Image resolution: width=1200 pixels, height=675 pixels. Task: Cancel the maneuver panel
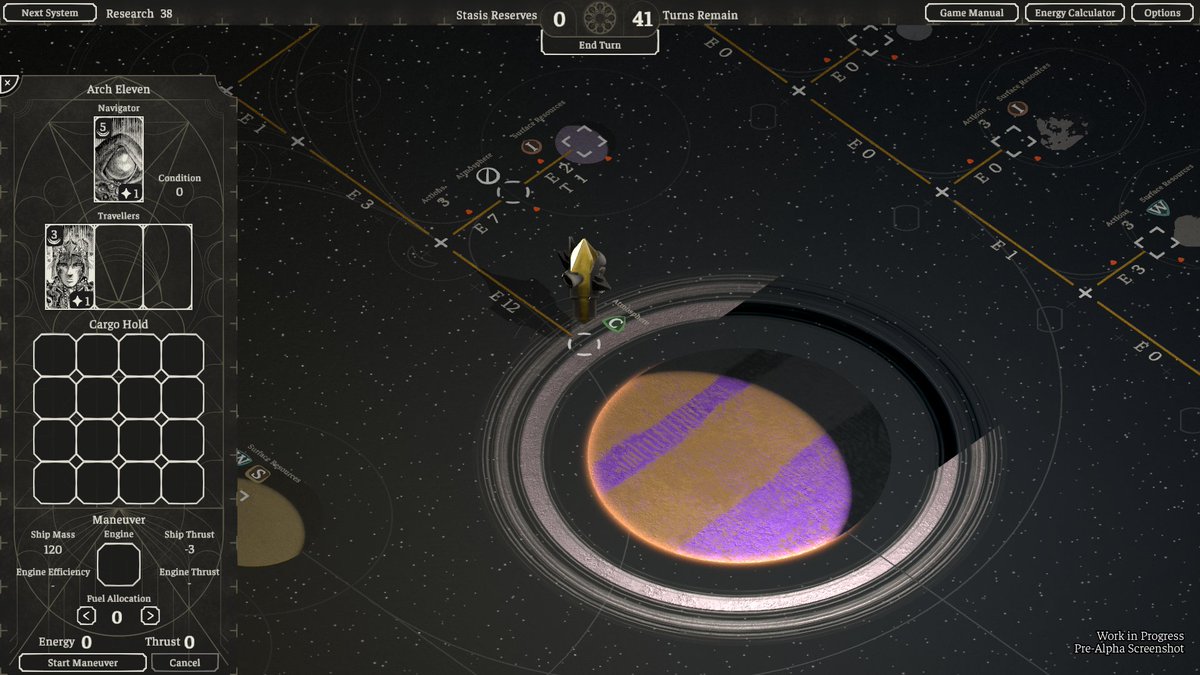(185, 662)
